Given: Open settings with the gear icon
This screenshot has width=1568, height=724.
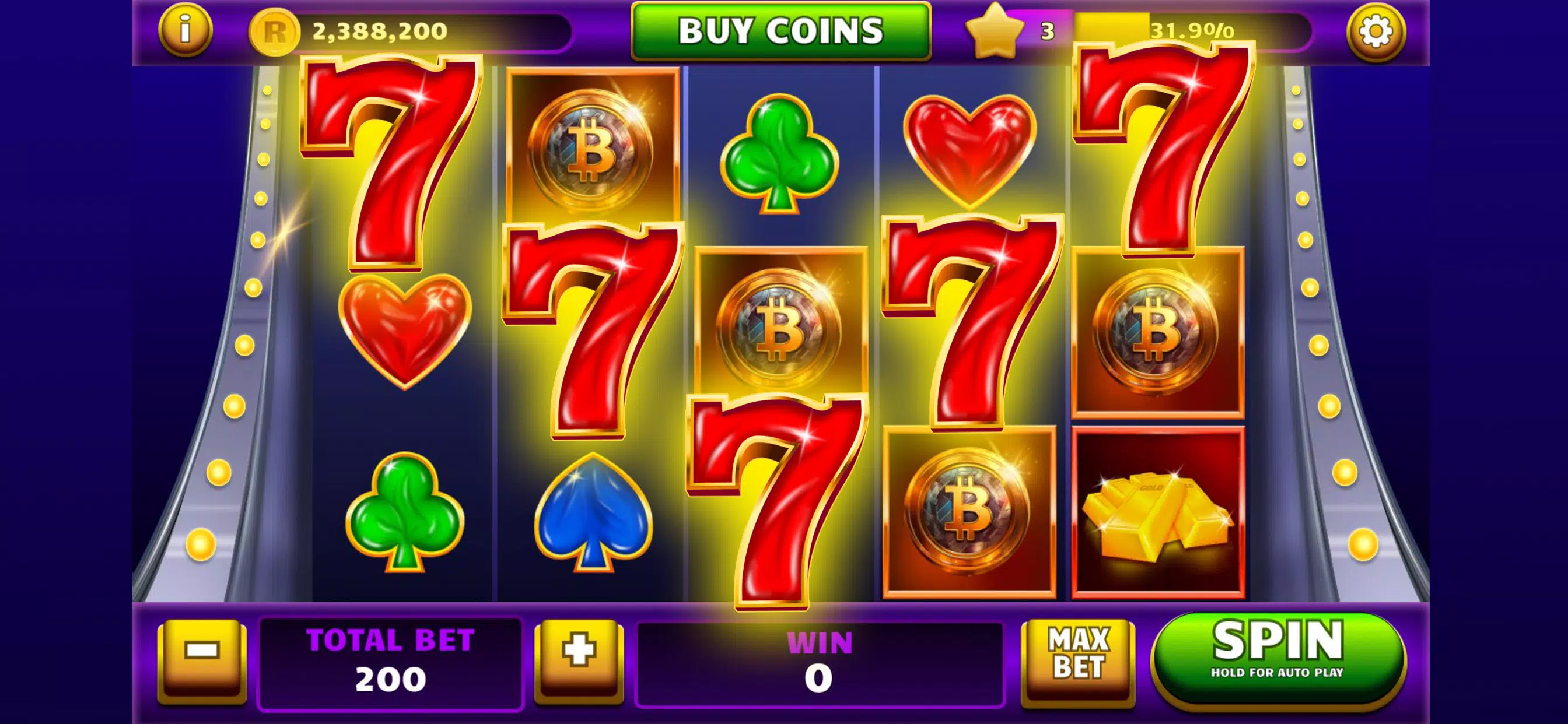Looking at the screenshot, I should 1375,31.
